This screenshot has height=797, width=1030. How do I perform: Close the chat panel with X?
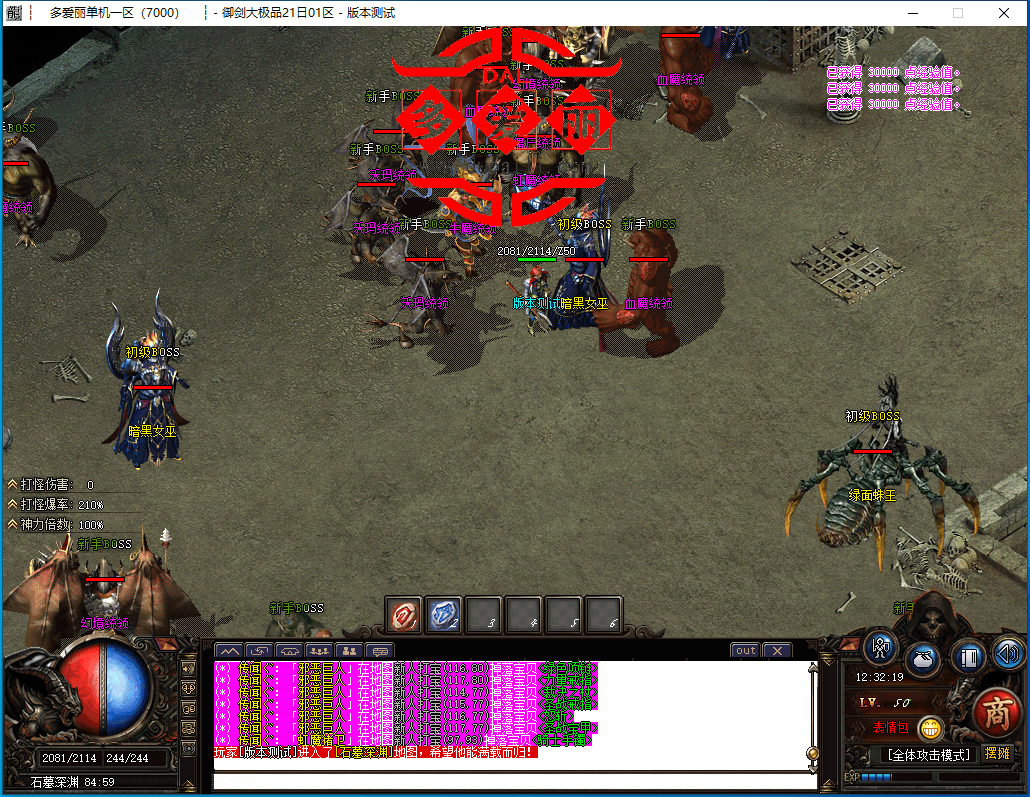click(x=777, y=650)
